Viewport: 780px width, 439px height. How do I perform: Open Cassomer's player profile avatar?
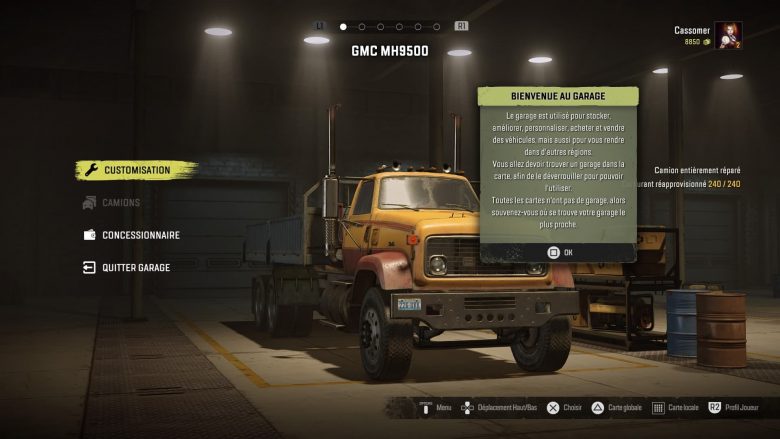[x=727, y=36]
